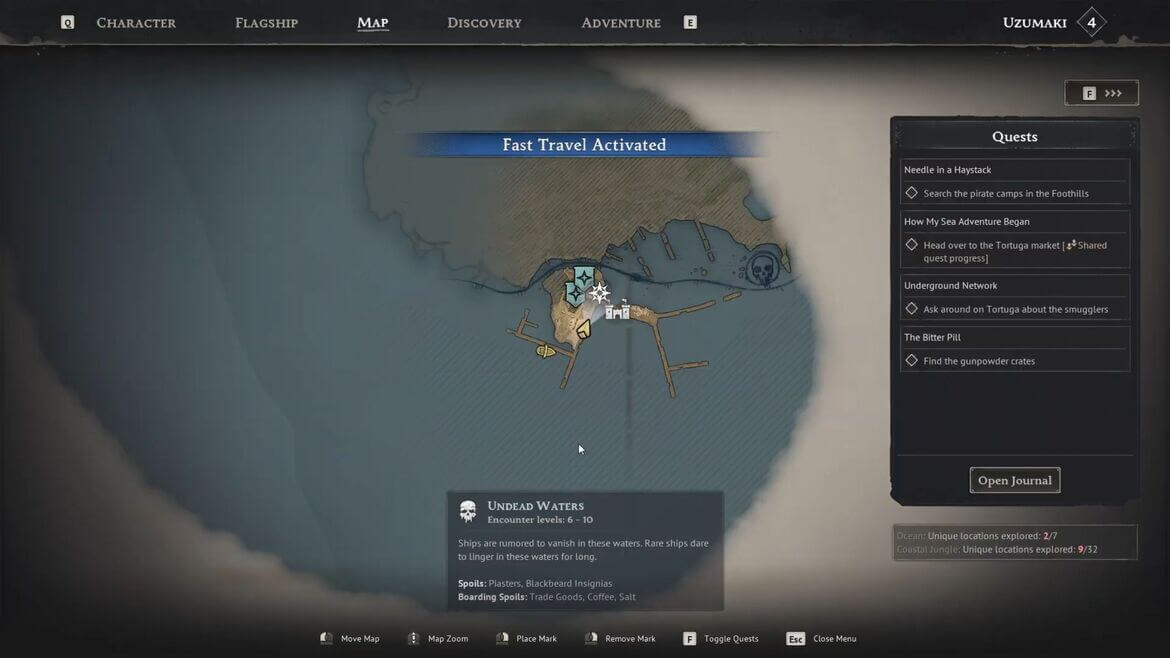Screen dimensions: 1170x658
Task: Go to the Discovery tab
Action: 484,23
